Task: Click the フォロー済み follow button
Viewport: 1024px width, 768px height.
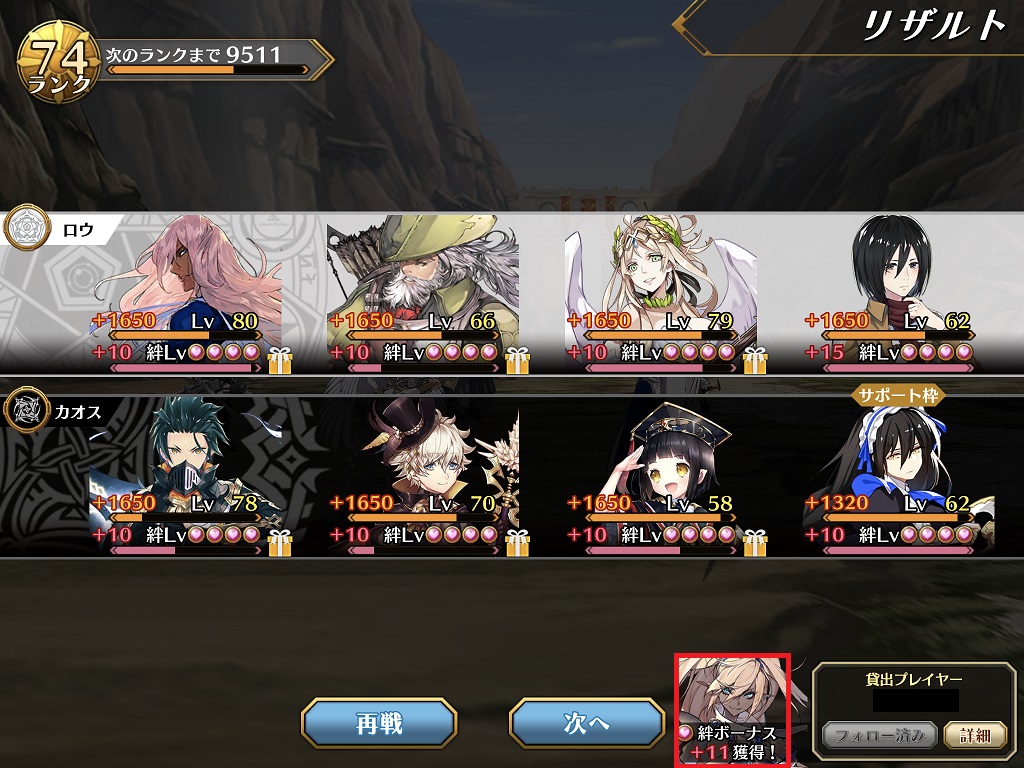Action: (x=880, y=736)
